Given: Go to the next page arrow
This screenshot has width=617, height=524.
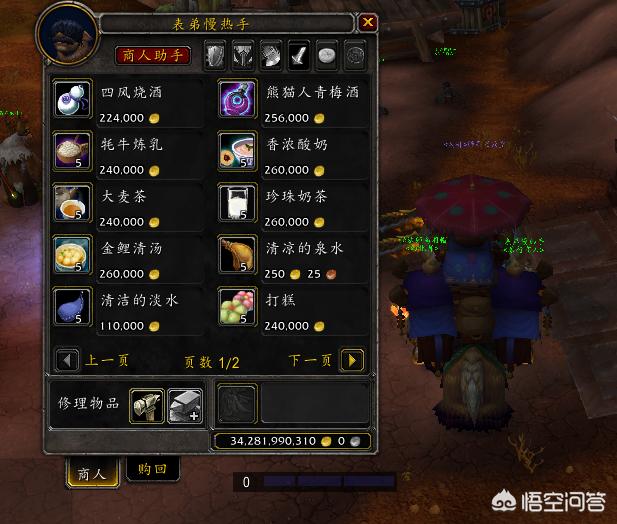Looking at the screenshot, I should pos(351,360).
